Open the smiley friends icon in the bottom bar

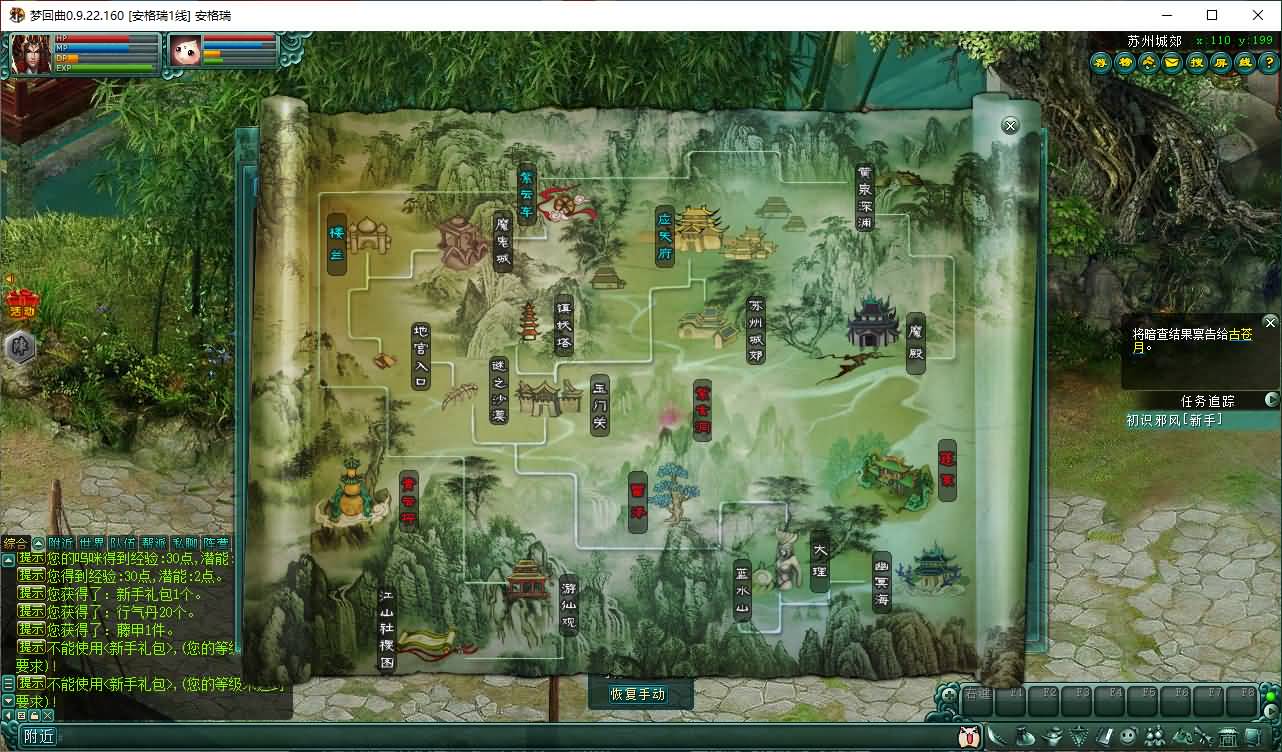click(1127, 736)
